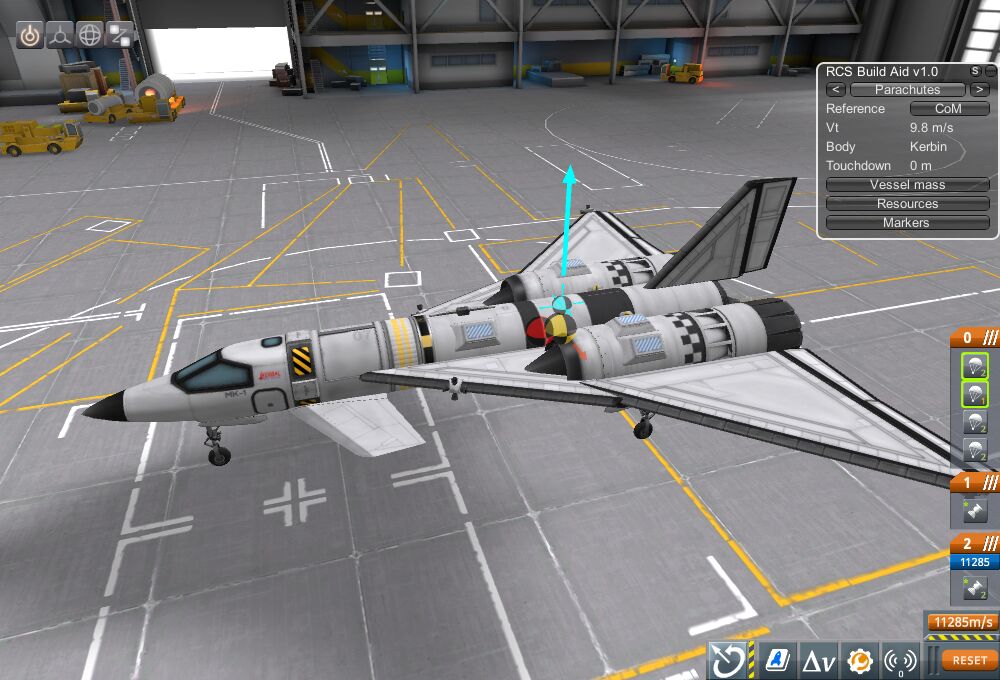The image size is (1000, 680).
Task: Go to the previous RCS Build Aid mode
Action: [836, 90]
